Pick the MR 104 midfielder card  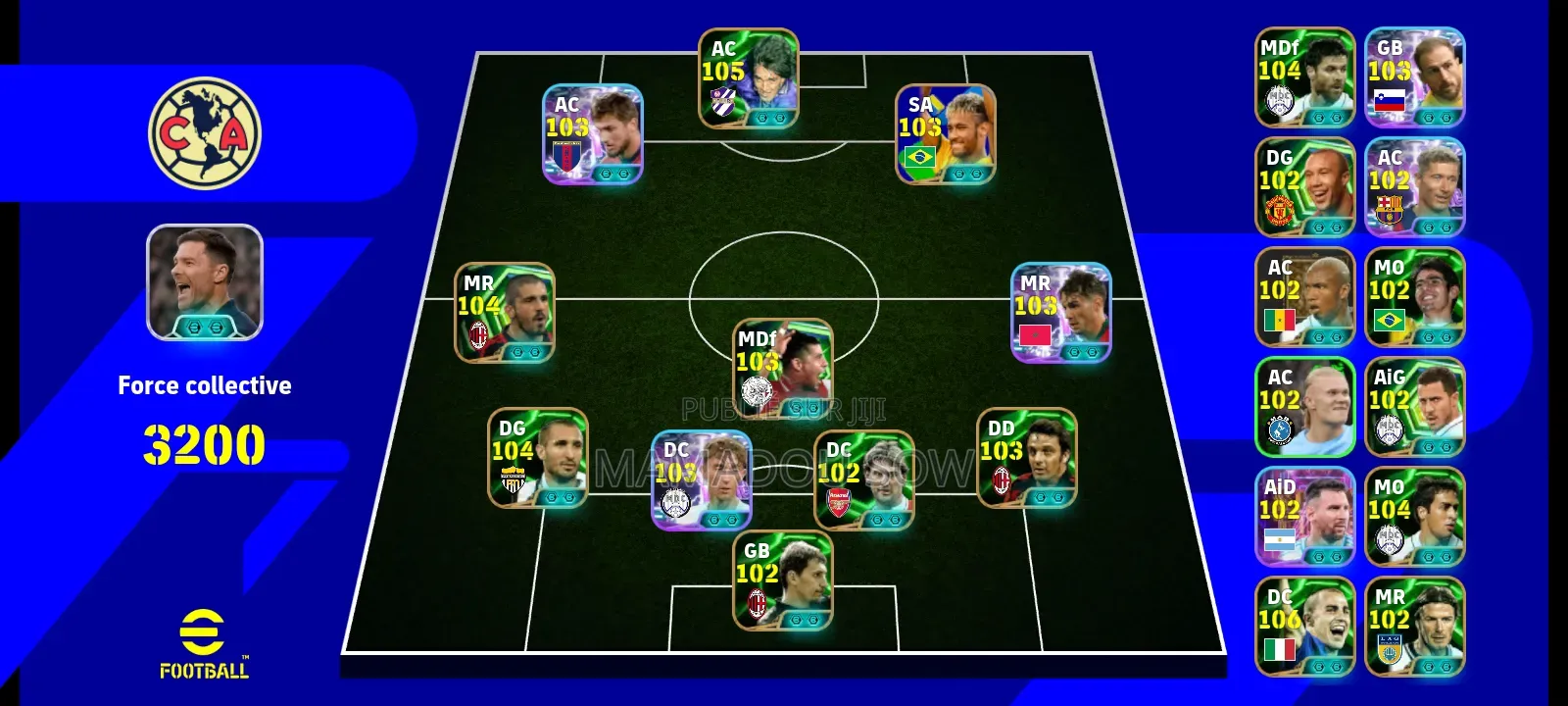pos(505,312)
